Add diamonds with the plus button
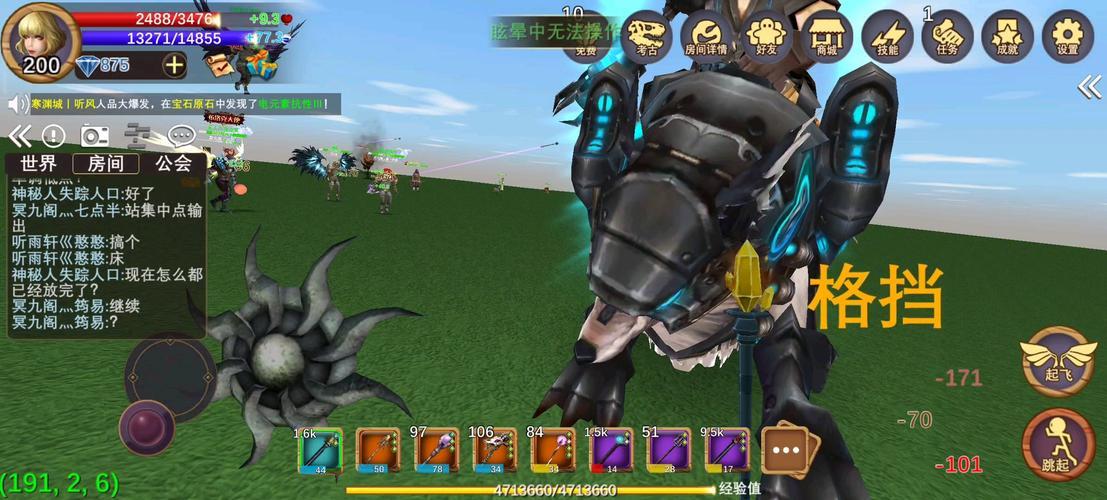The width and height of the screenshot is (1107, 500). point(174,66)
